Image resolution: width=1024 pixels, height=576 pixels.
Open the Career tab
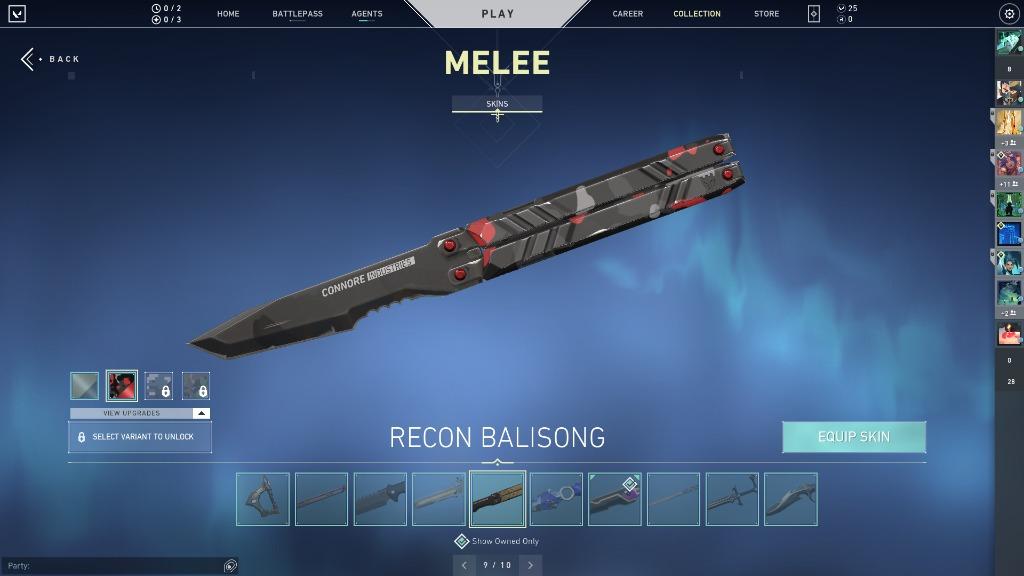[x=628, y=14]
